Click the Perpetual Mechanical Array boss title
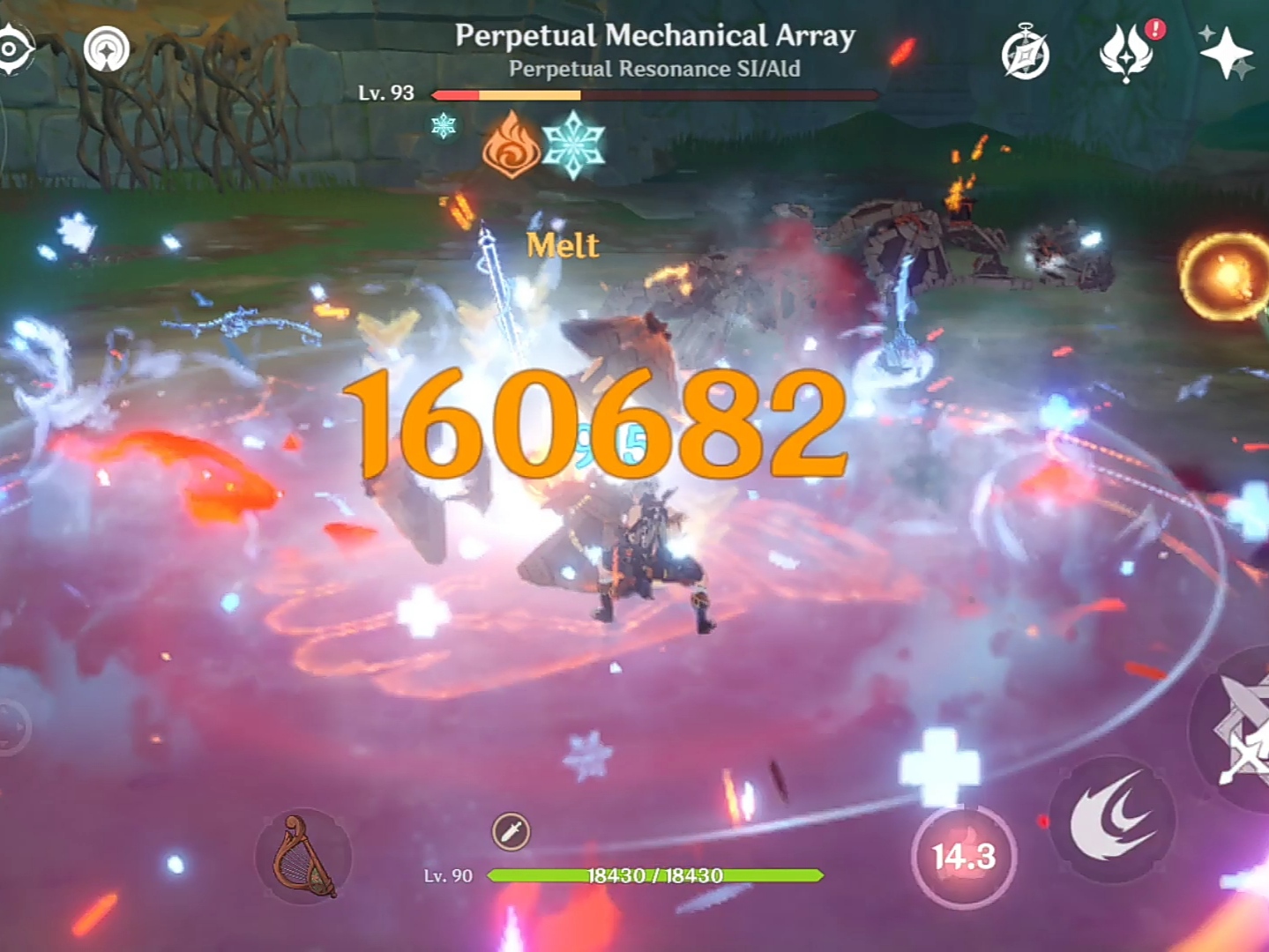1269x952 pixels. coord(653,34)
